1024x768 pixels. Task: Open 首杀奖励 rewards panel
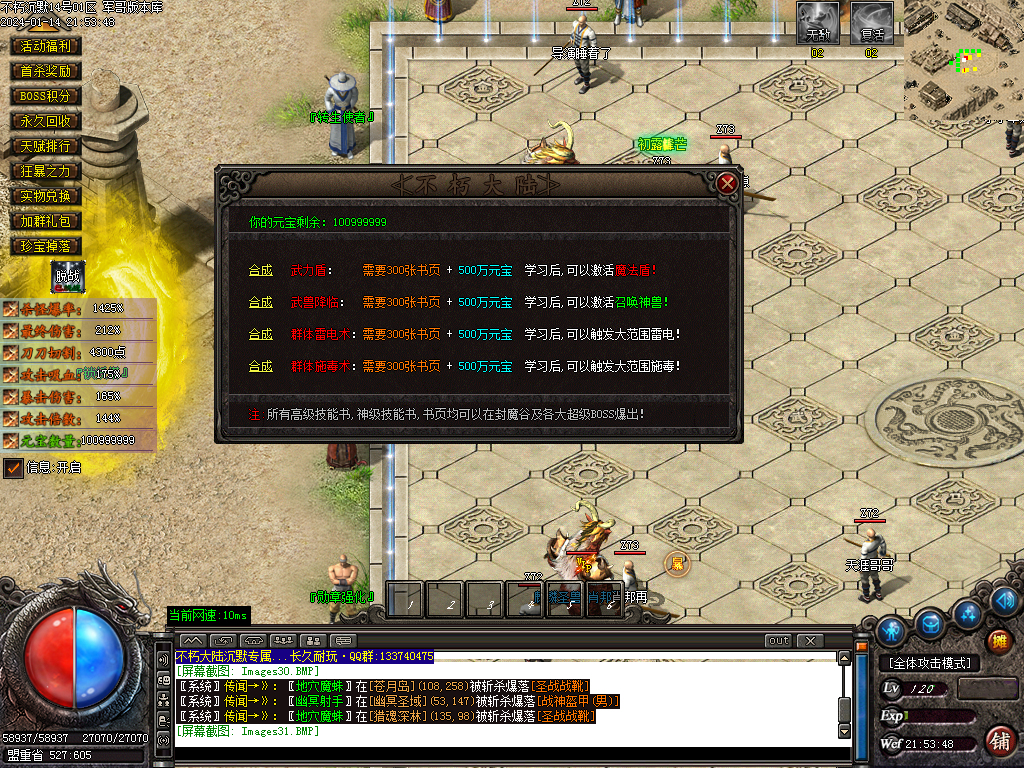(x=46, y=71)
